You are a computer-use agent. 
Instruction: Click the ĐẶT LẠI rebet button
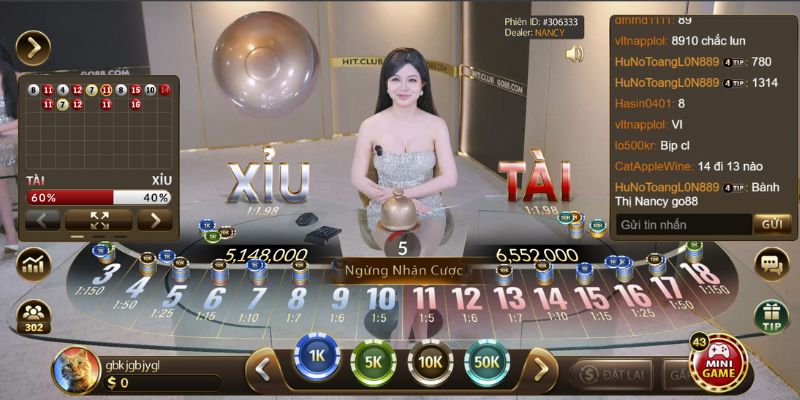pyautogui.click(x=611, y=374)
